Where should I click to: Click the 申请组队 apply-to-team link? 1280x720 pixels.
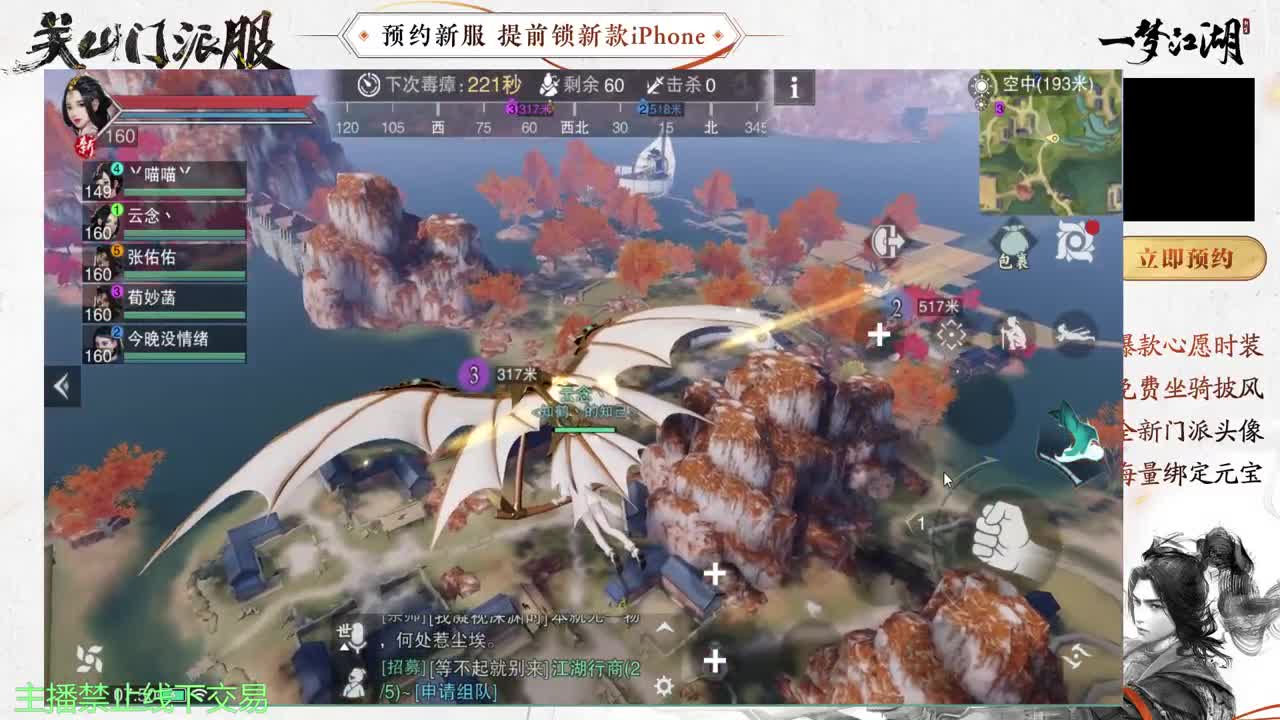(457, 693)
